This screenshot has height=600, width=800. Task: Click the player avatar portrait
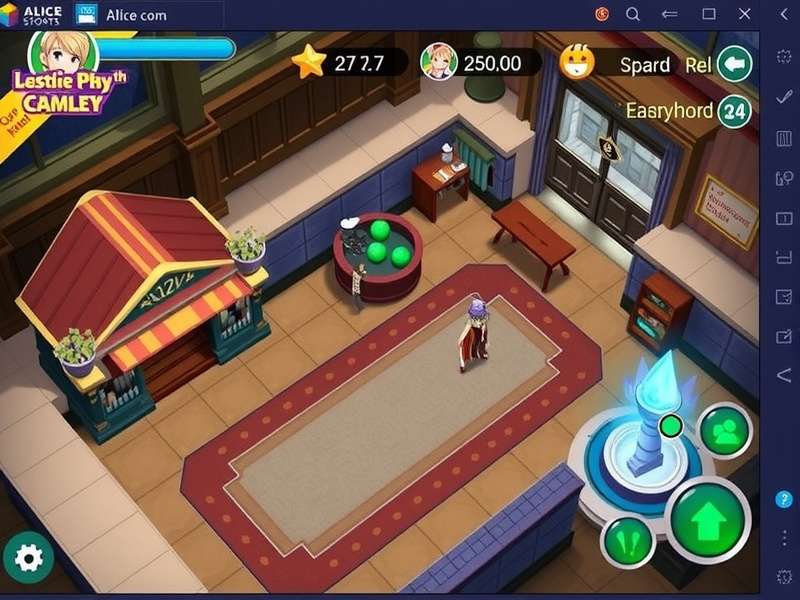click(63, 48)
